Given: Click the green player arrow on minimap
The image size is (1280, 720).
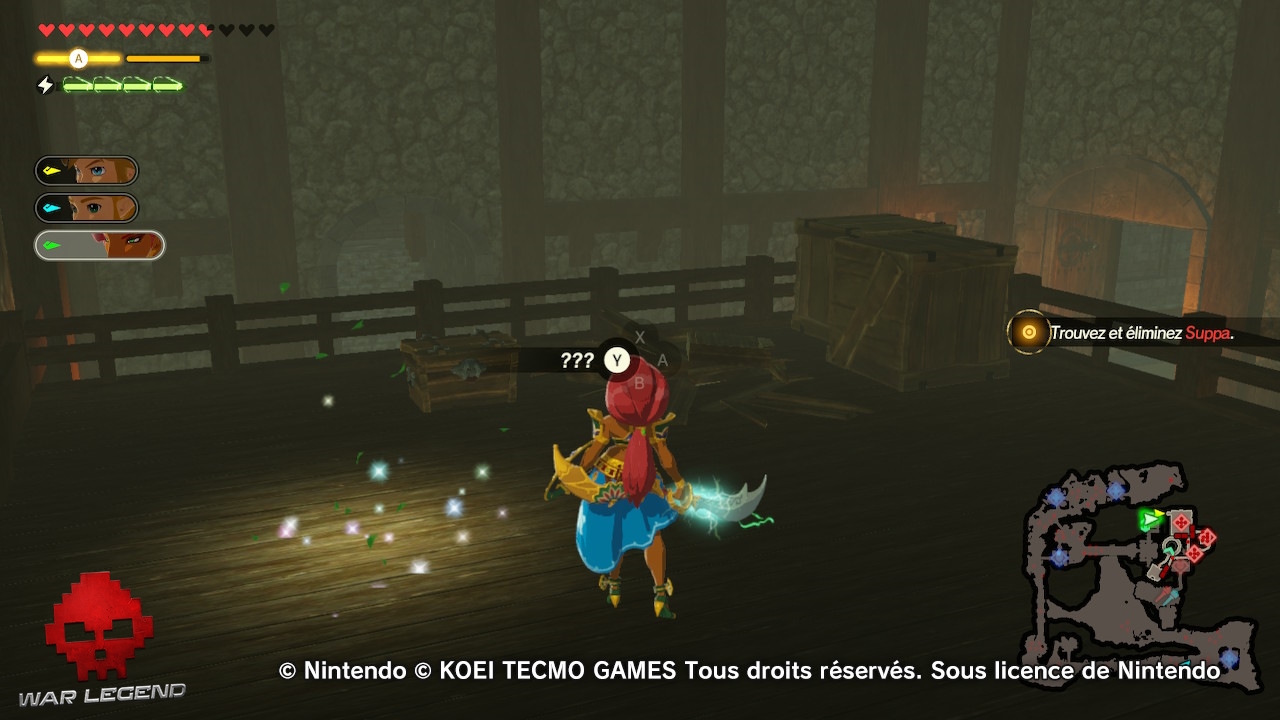Looking at the screenshot, I should pos(1147,519).
